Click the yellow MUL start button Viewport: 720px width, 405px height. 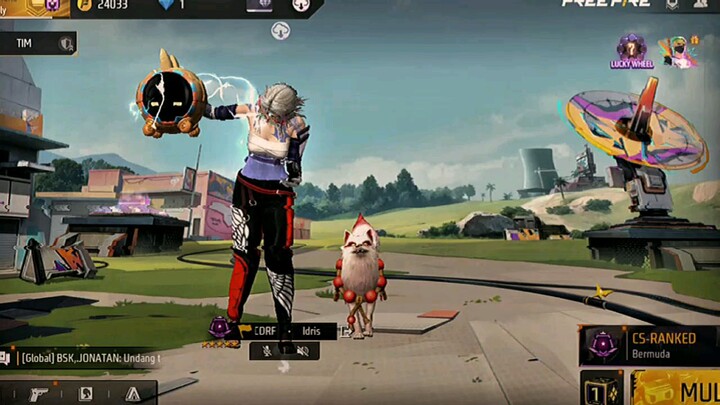pos(680,389)
